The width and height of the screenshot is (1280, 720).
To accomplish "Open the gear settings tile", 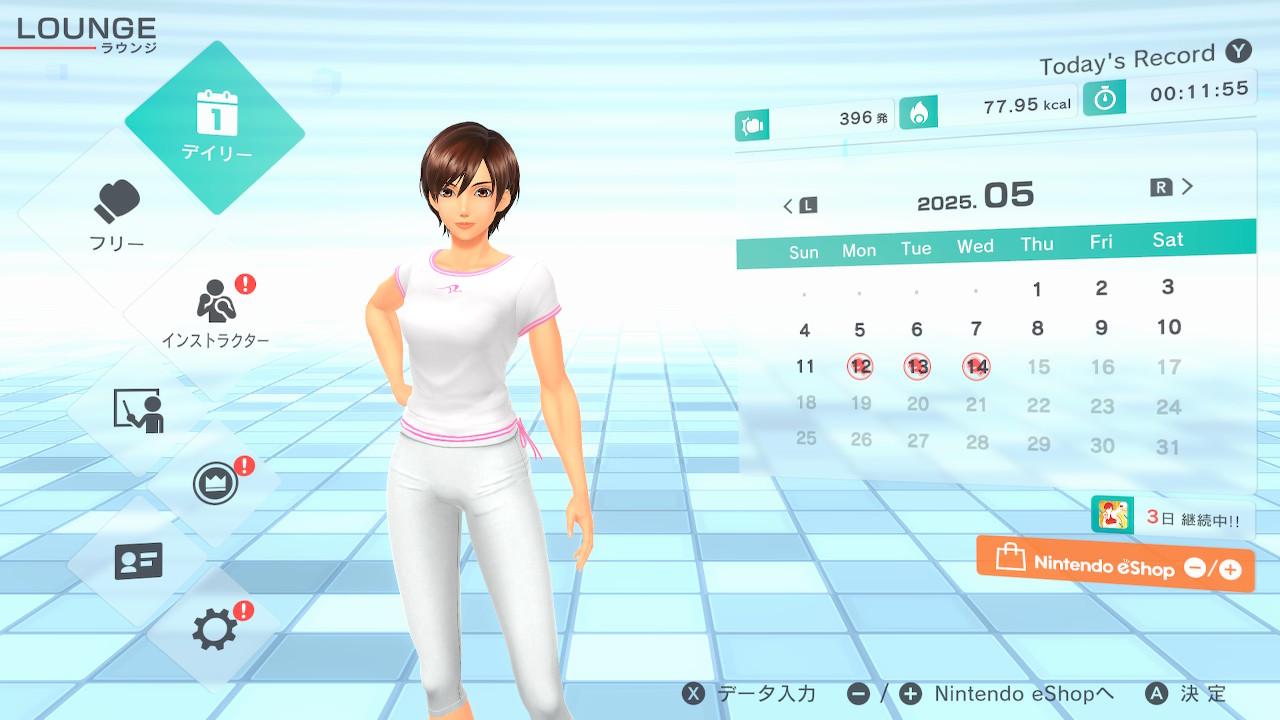I will tap(215, 630).
